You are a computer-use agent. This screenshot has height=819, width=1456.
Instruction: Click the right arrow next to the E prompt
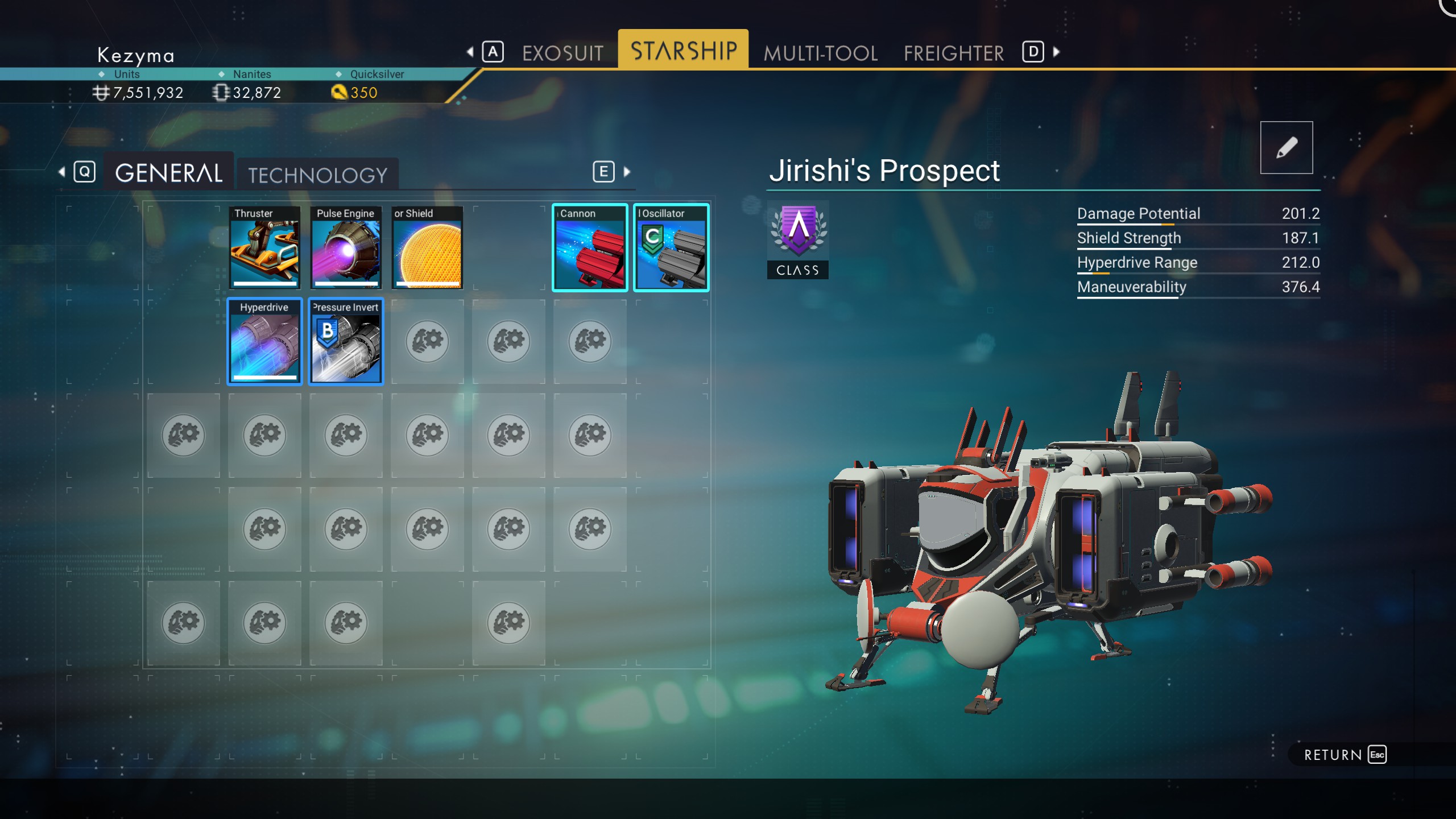[626, 172]
